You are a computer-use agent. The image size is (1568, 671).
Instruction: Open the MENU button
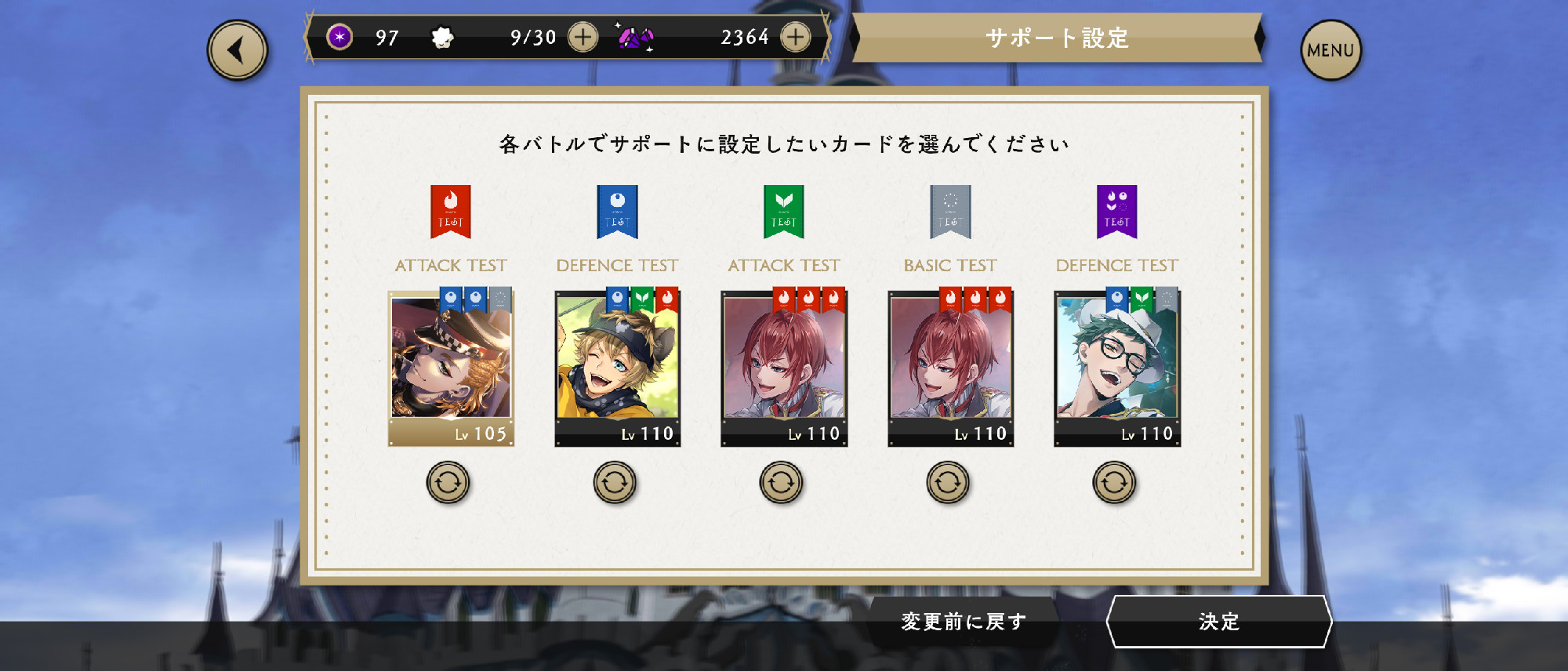pos(1330,50)
